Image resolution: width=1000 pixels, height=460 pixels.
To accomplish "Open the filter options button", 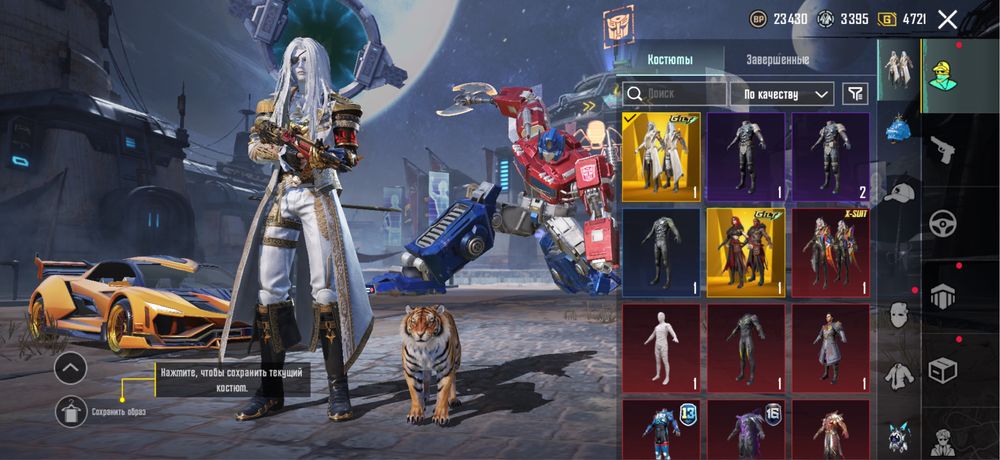I will [x=855, y=94].
